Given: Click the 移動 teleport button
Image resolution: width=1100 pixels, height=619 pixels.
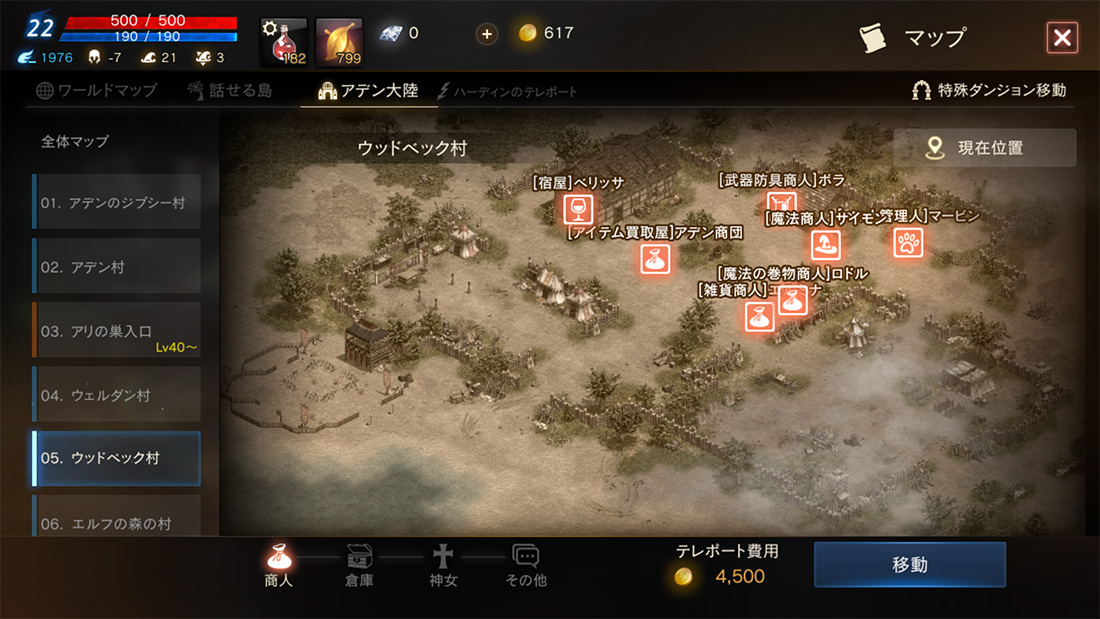Looking at the screenshot, I should (x=909, y=565).
